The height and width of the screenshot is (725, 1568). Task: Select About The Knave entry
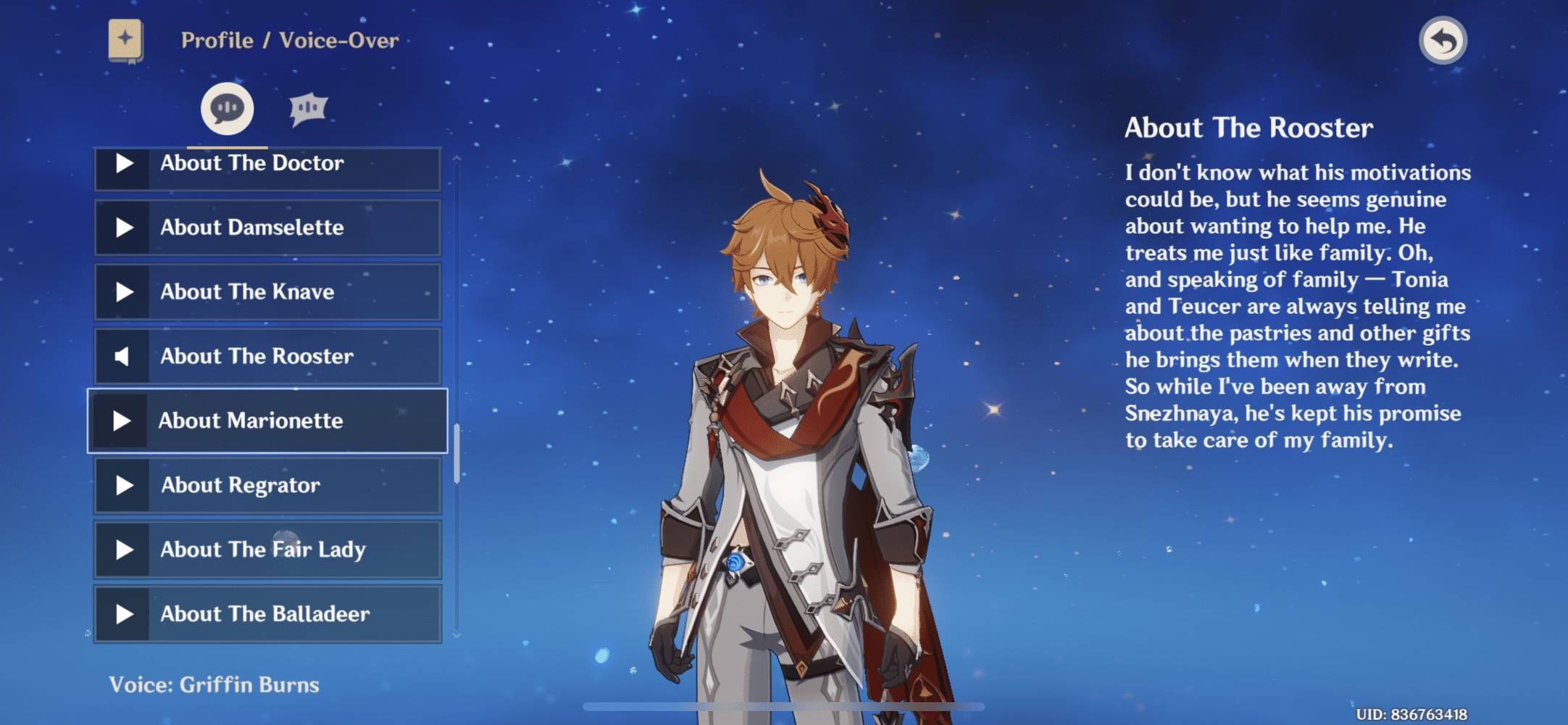267,292
